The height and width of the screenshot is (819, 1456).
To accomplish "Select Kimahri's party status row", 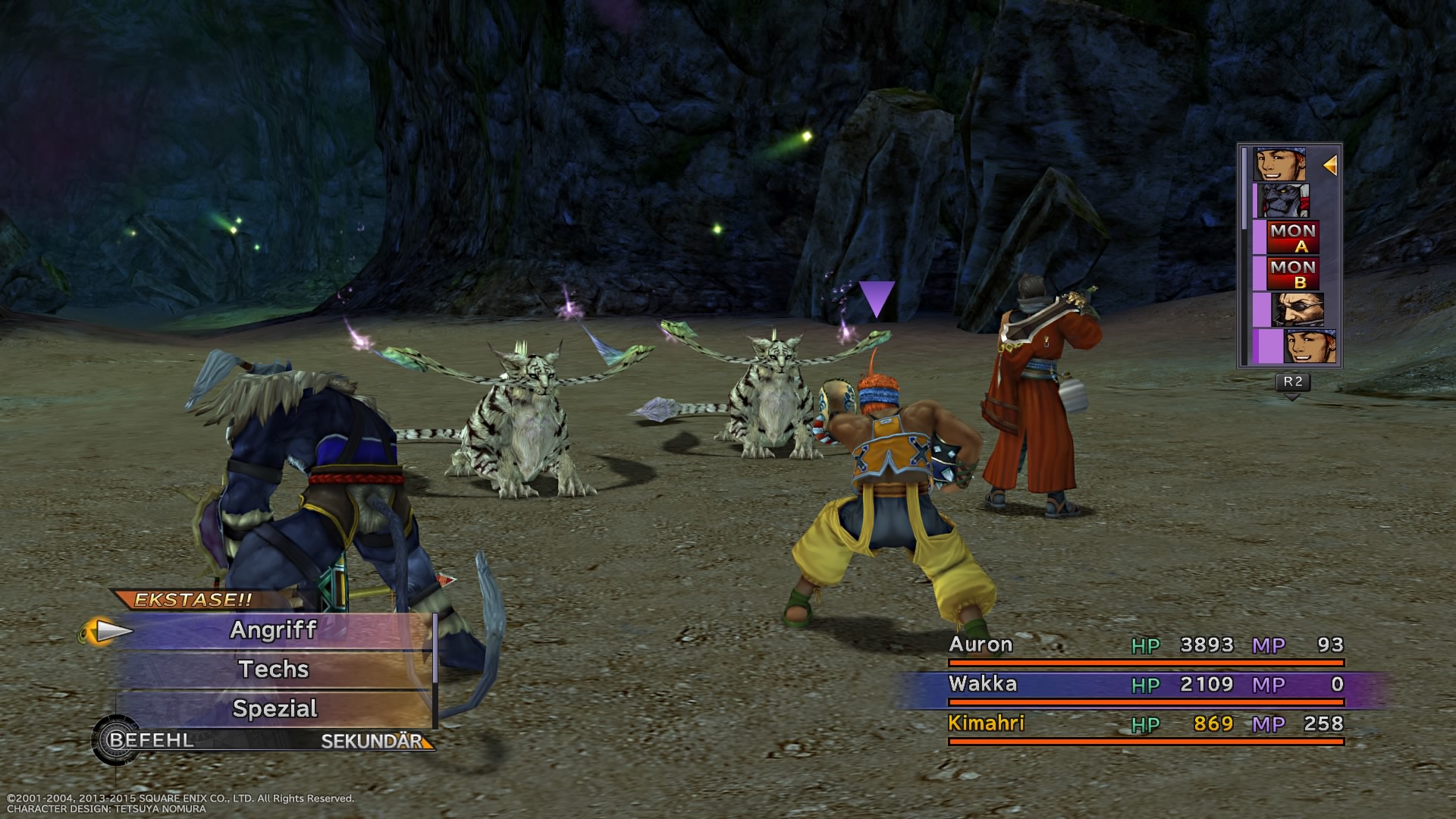I will 1145,724.
